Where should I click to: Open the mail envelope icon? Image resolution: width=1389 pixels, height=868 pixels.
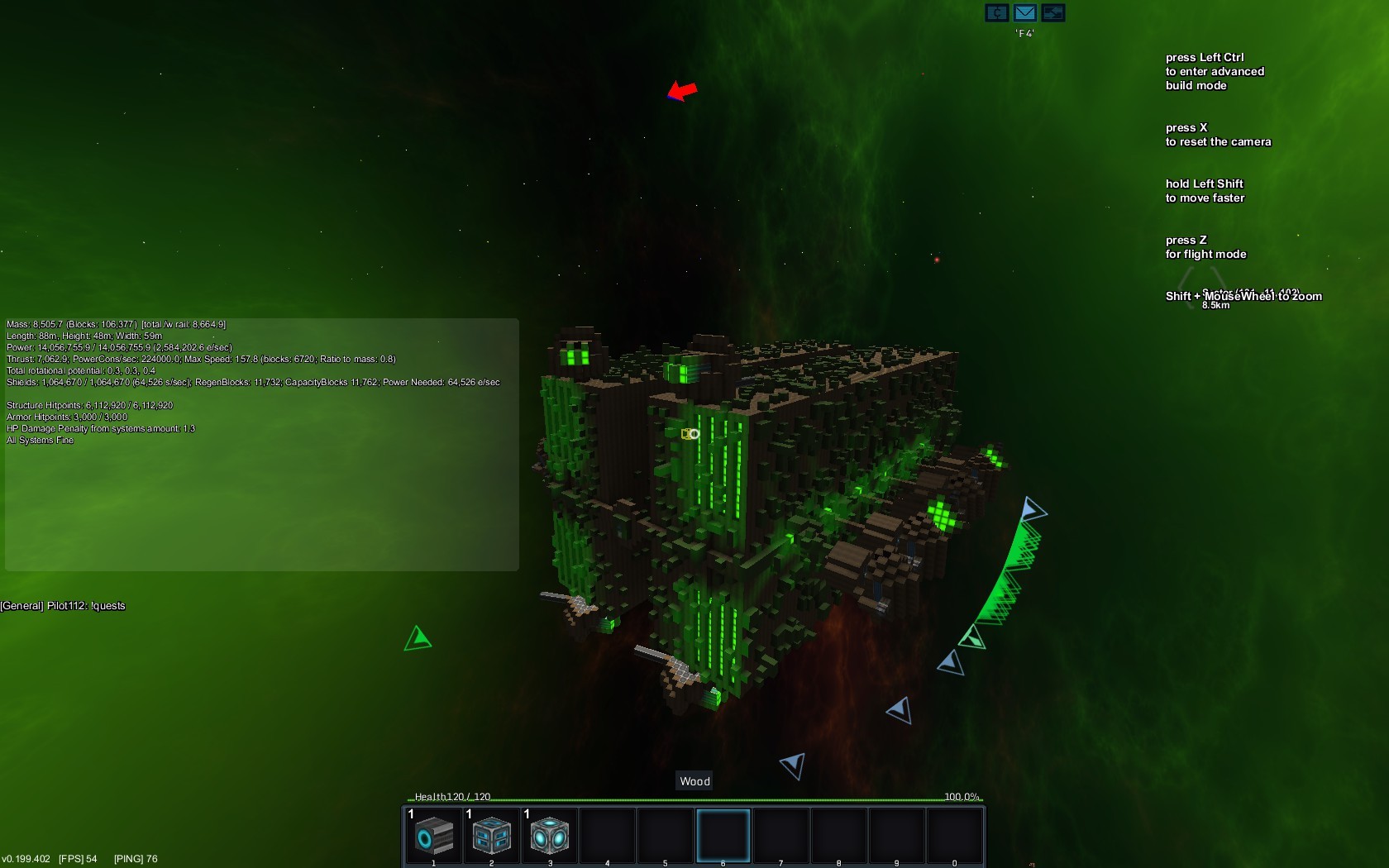pyautogui.click(x=1024, y=12)
